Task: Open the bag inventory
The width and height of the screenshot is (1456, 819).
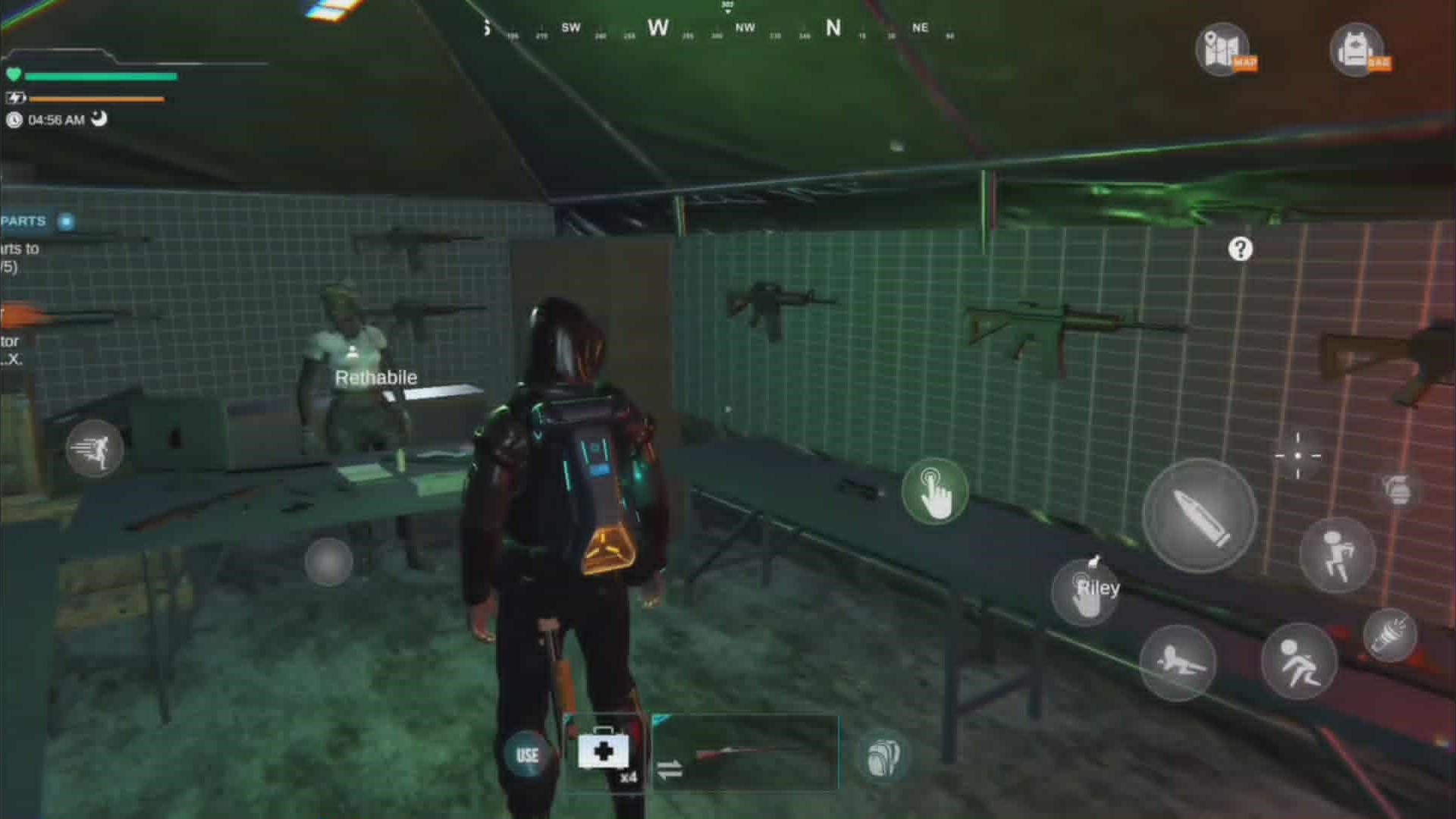Action: tap(1357, 49)
